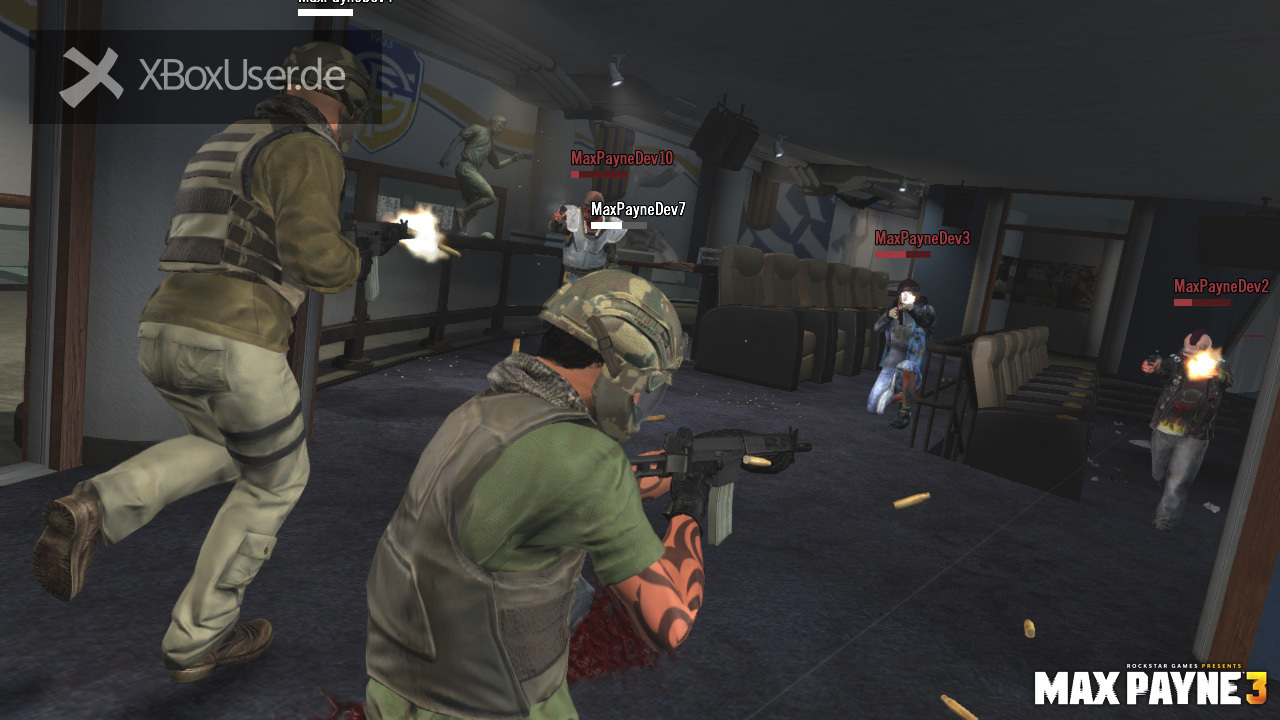Image resolution: width=1280 pixels, height=720 pixels.
Task: Click the MaxPayneDev7 name tag
Action: [x=638, y=209]
